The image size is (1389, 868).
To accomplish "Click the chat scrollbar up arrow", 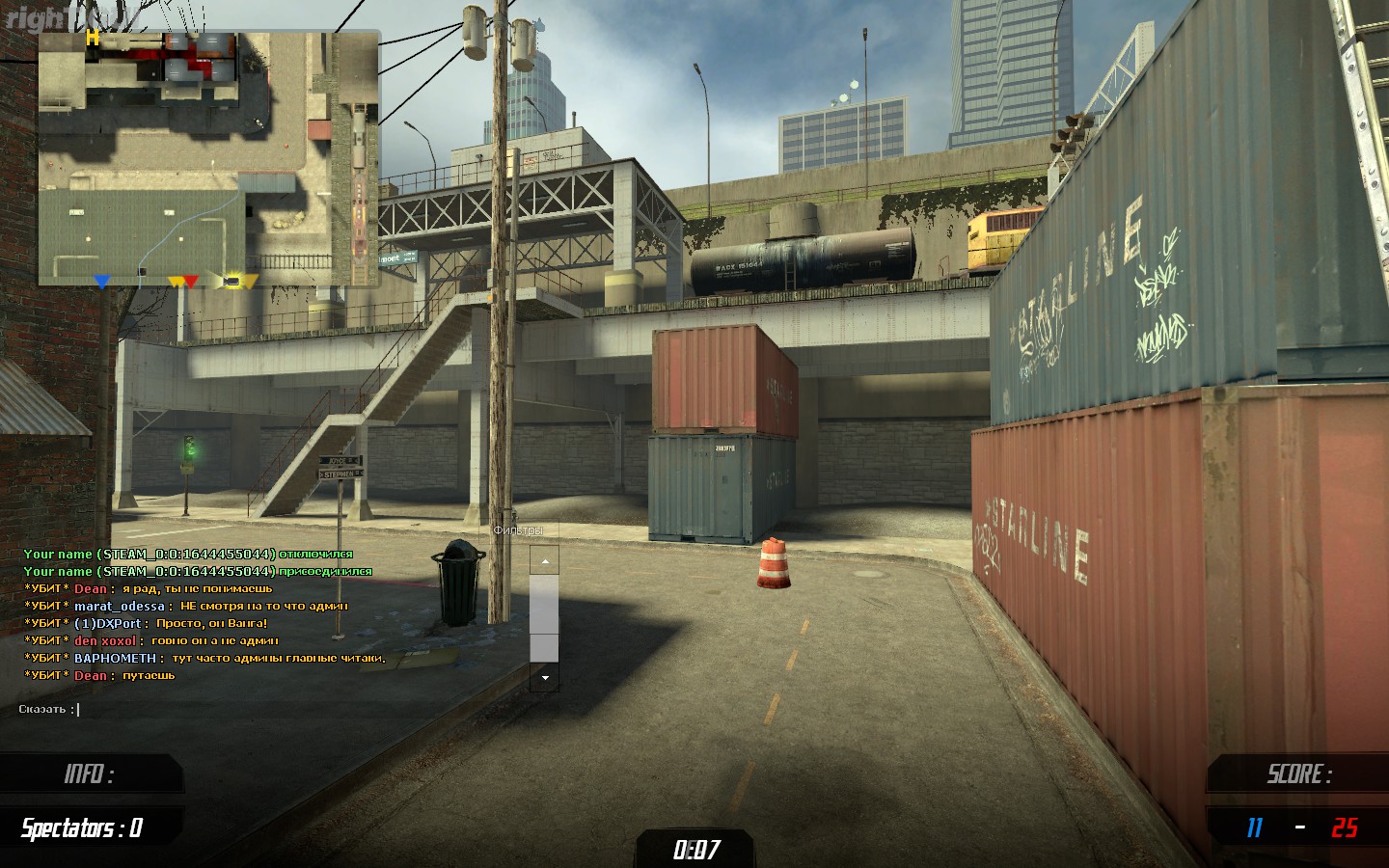I will (544, 560).
